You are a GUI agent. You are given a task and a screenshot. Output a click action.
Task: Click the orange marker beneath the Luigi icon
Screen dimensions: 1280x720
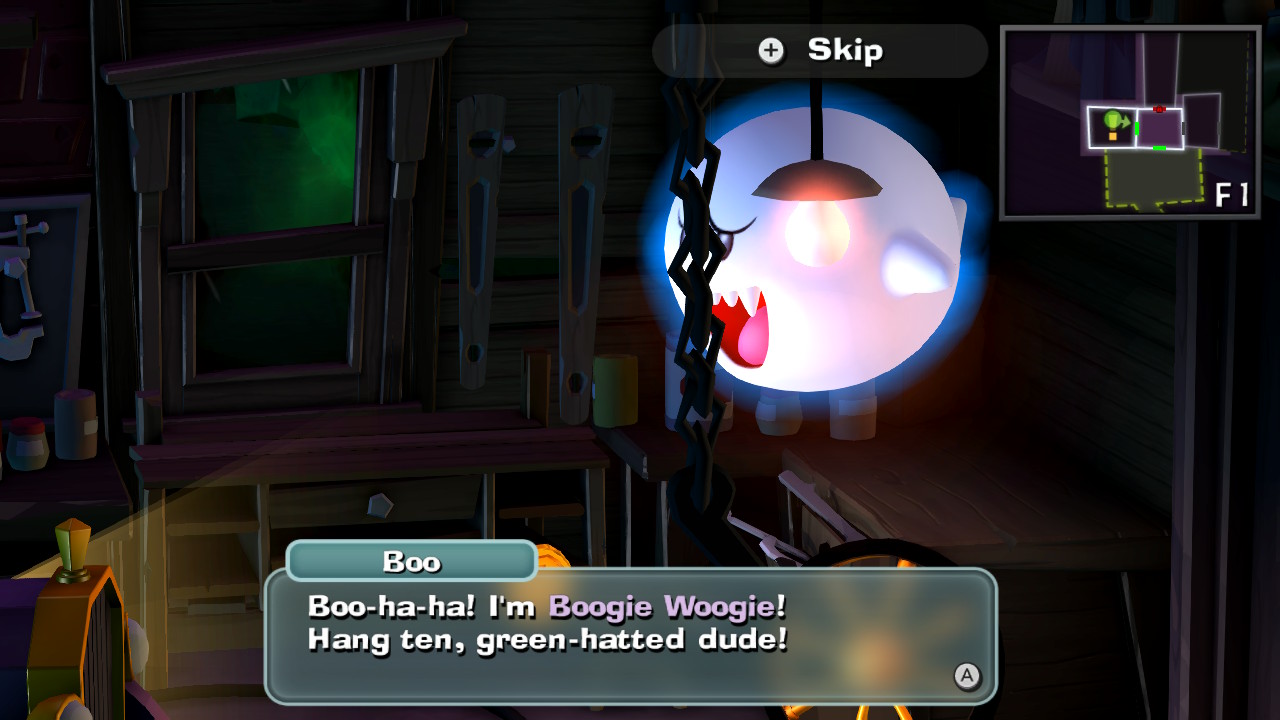pyautogui.click(x=1112, y=136)
